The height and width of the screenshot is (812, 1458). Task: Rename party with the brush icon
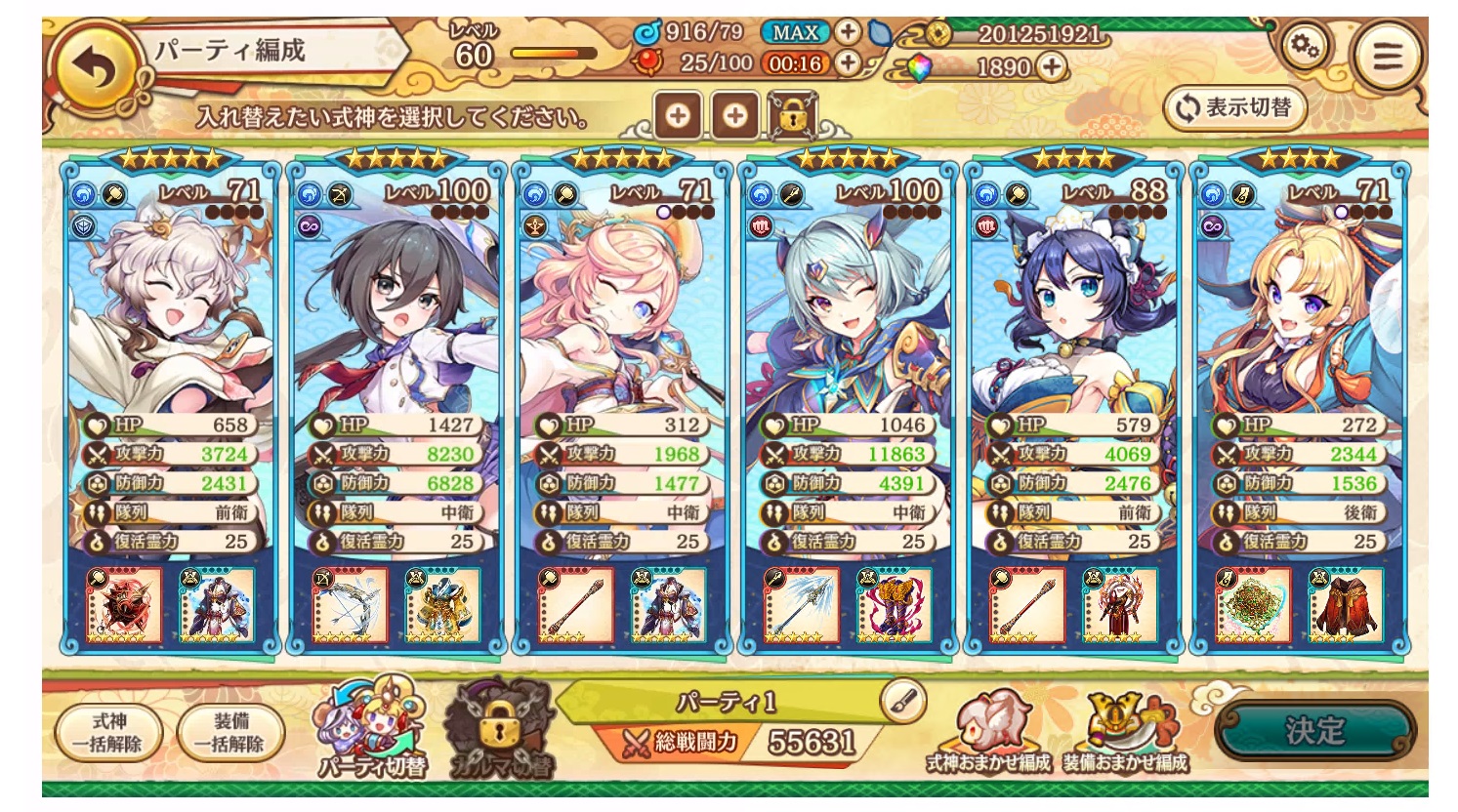[902, 700]
